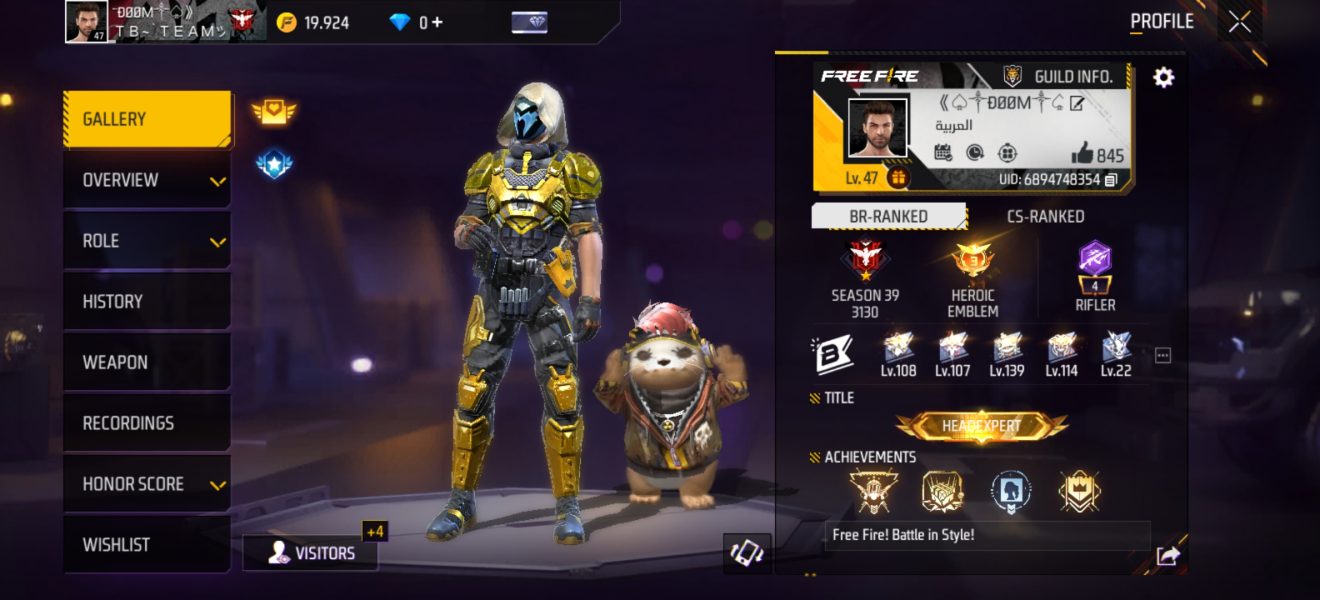
Task: Edit the player nickname
Action: [1077, 103]
